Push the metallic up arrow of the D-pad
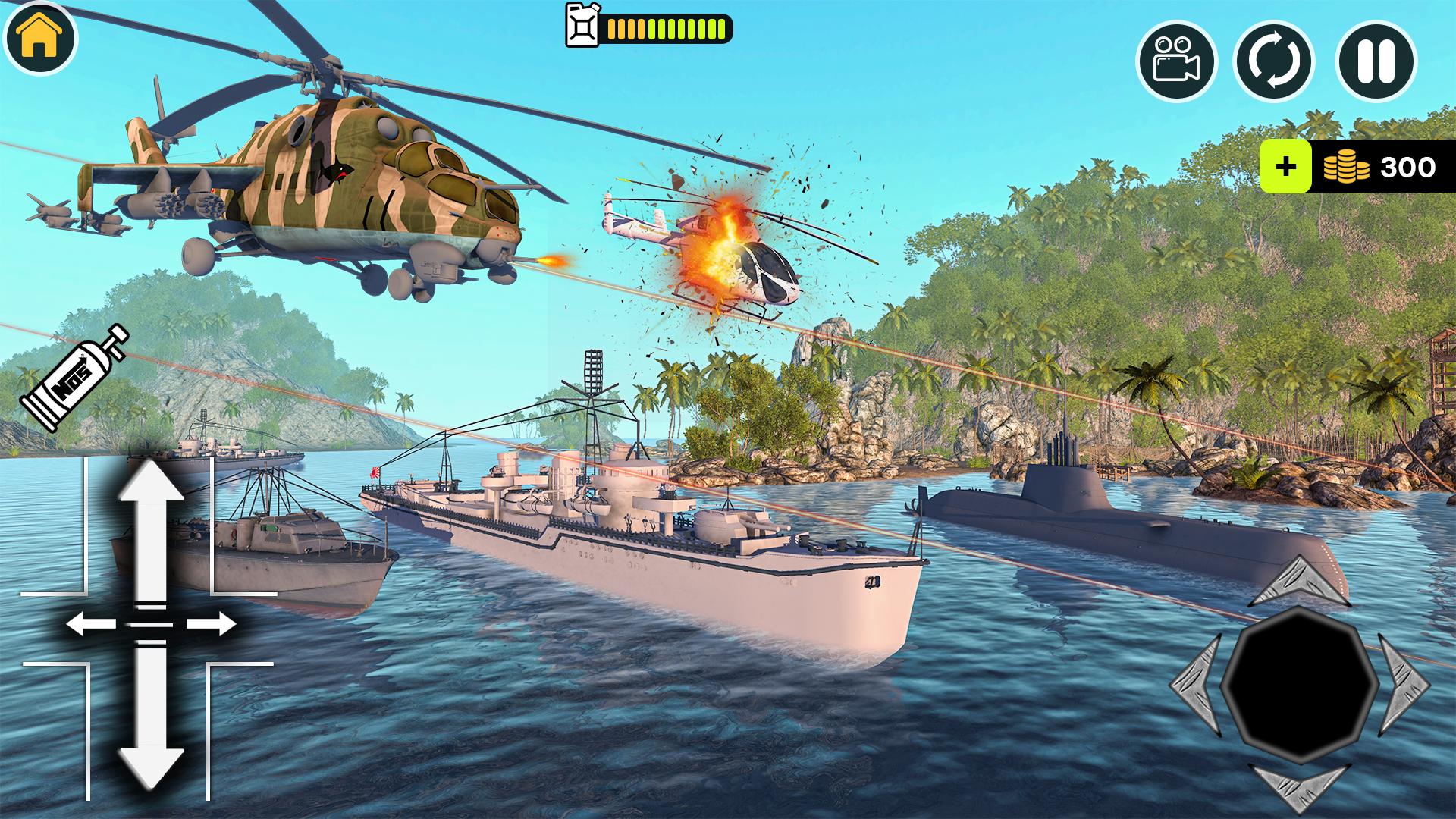The height and width of the screenshot is (819, 1456). (1300, 582)
